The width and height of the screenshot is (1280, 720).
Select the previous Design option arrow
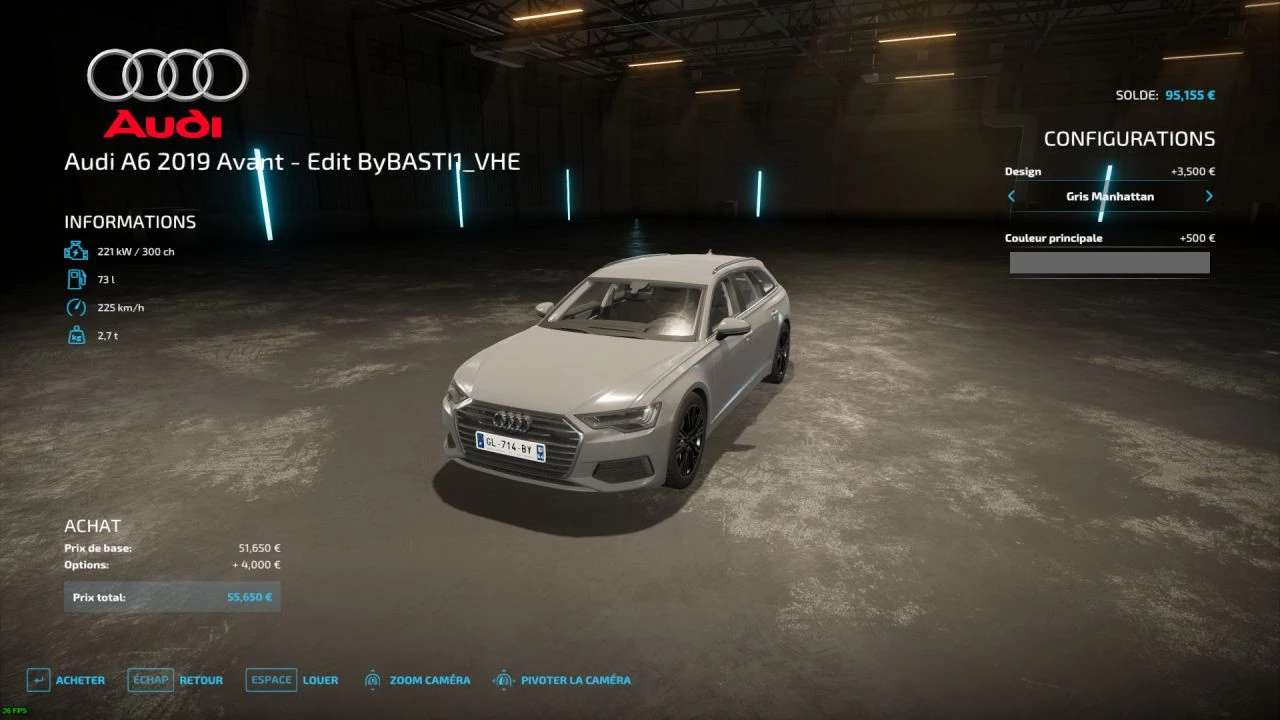pyautogui.click(x=1011, y=197)
